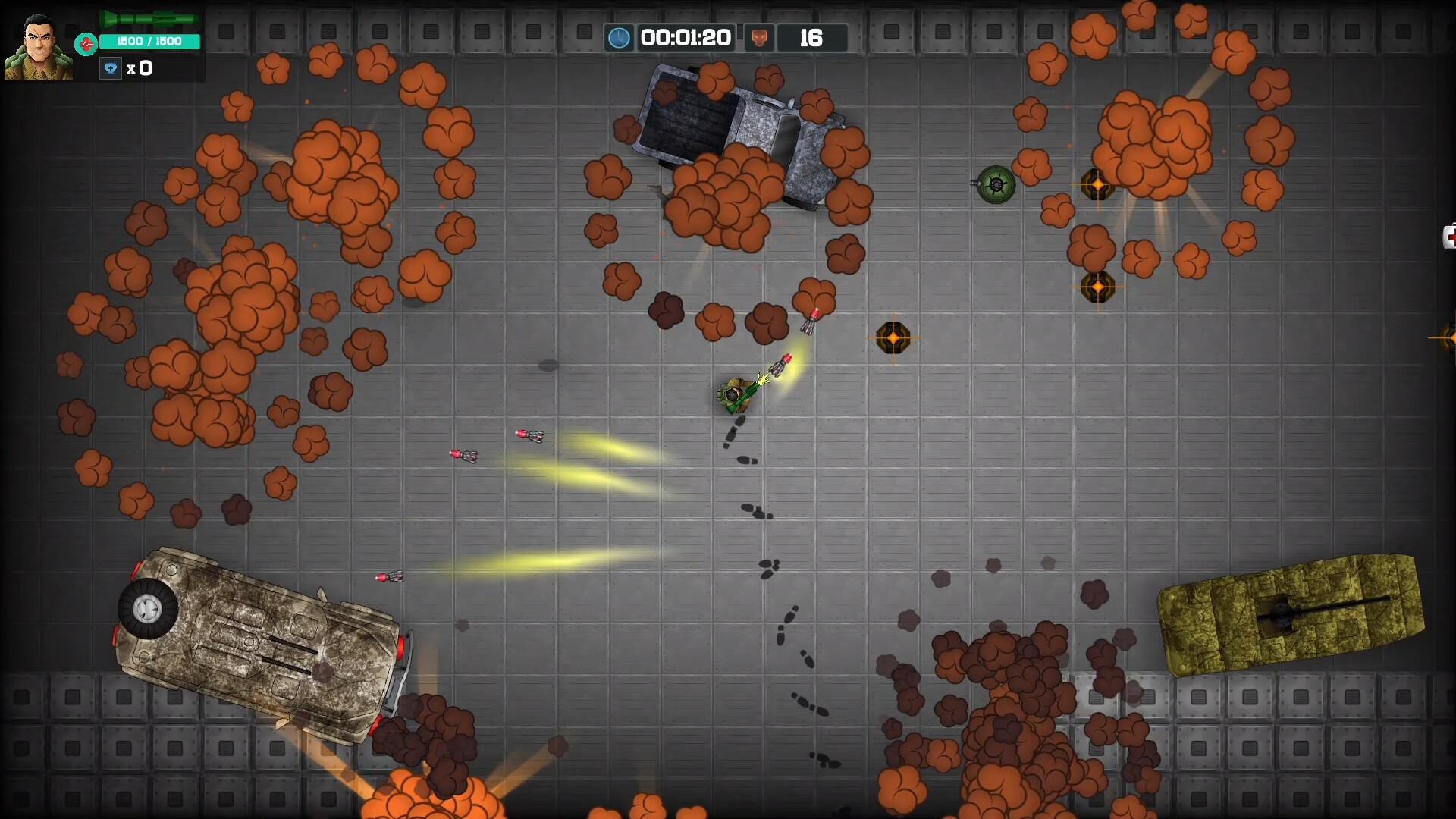Image resolution: width=1456 pixels, height=819 pixels.
Task: Click the blue clock icon on the timer
Action: click(x=620, y=37)
